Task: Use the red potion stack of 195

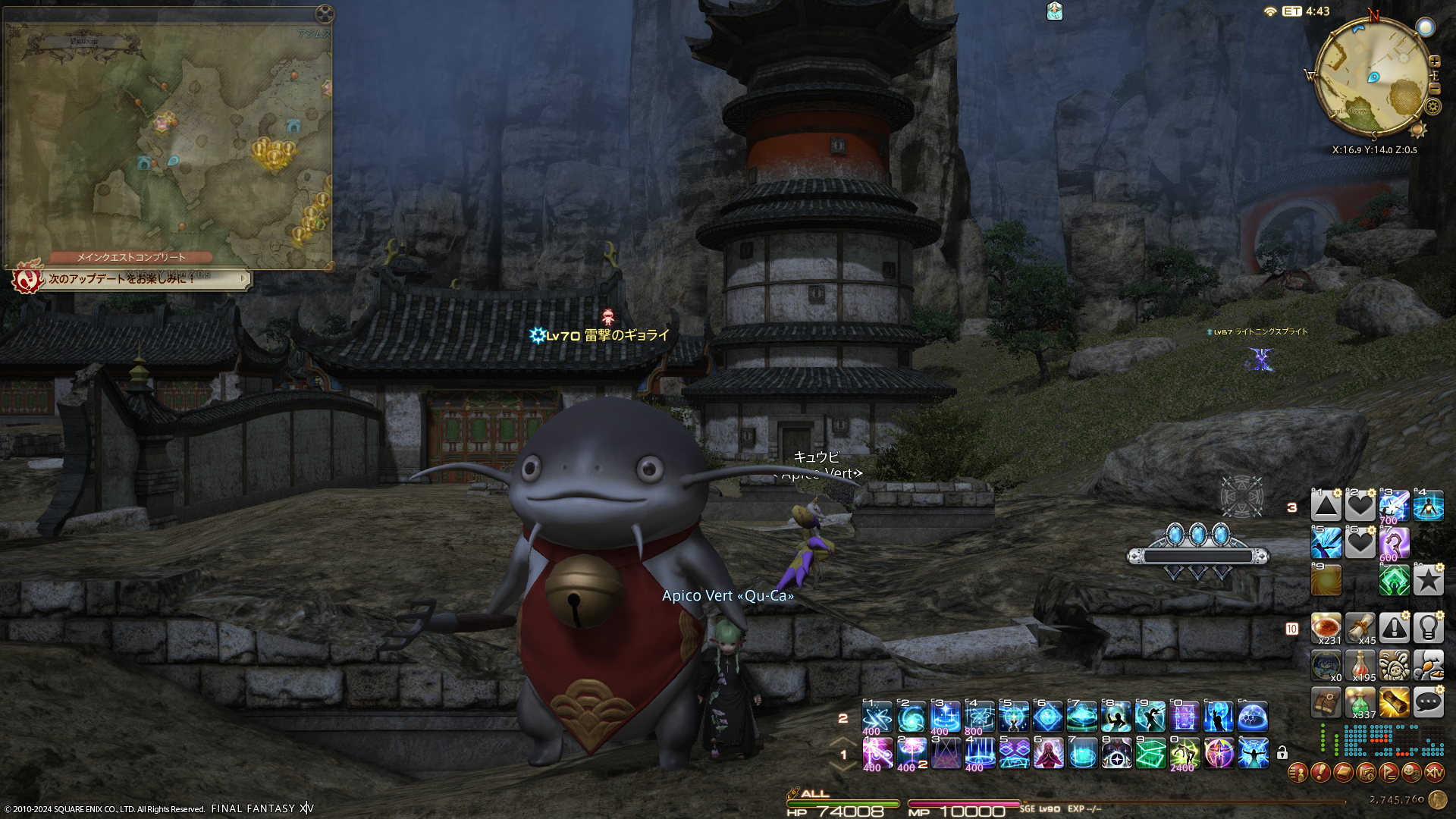Action: point(1360,666)
